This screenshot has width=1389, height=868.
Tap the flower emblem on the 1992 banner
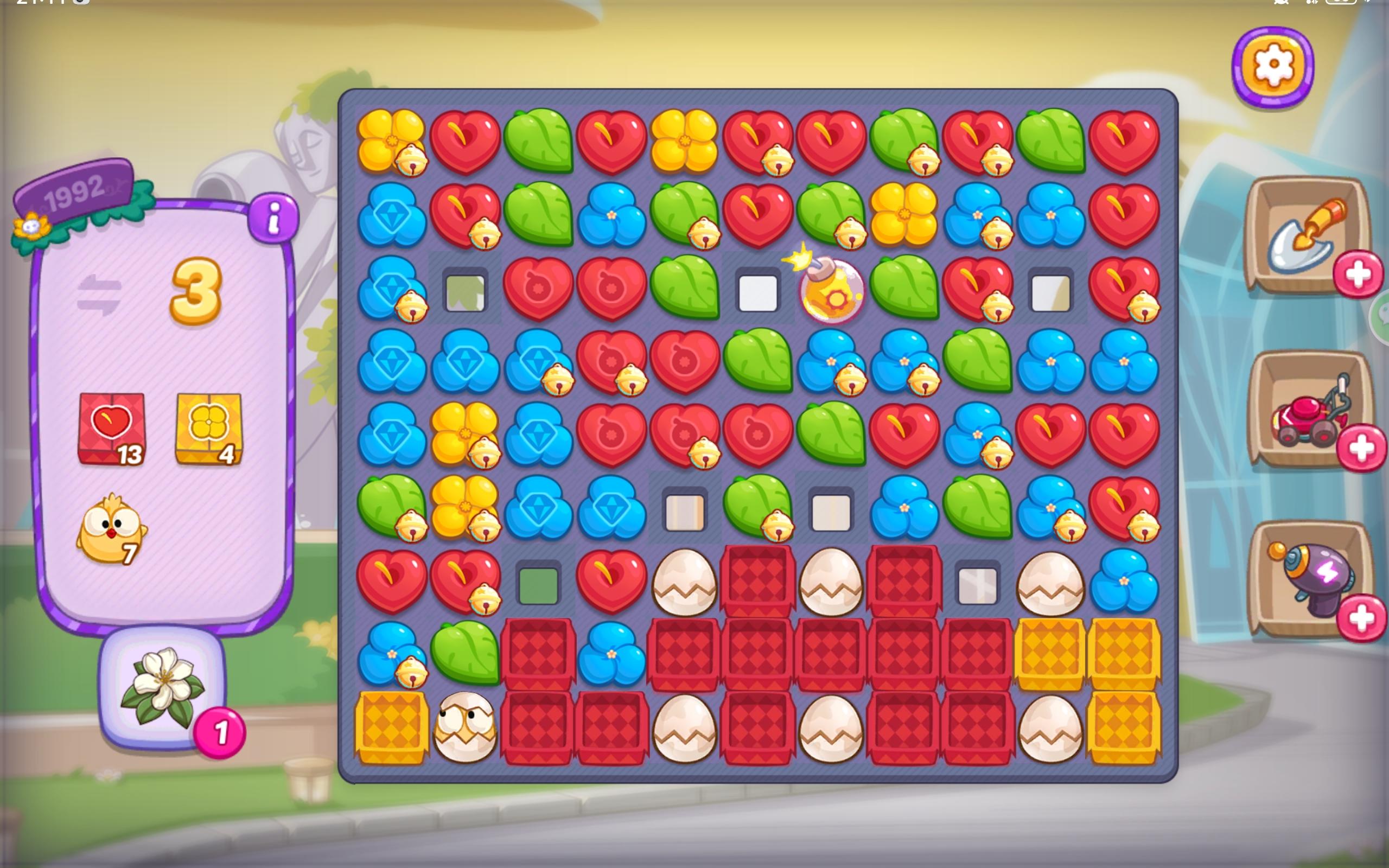point(31,228)
